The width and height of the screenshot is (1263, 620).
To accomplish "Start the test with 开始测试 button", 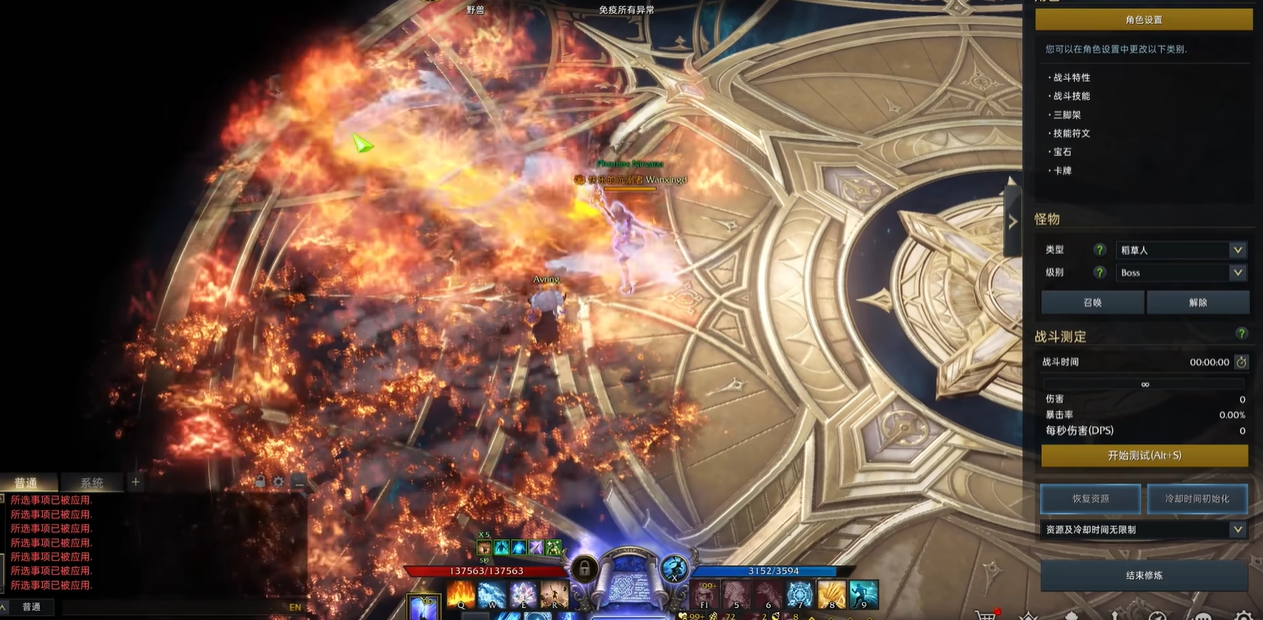I will [x=1144, y=456].
